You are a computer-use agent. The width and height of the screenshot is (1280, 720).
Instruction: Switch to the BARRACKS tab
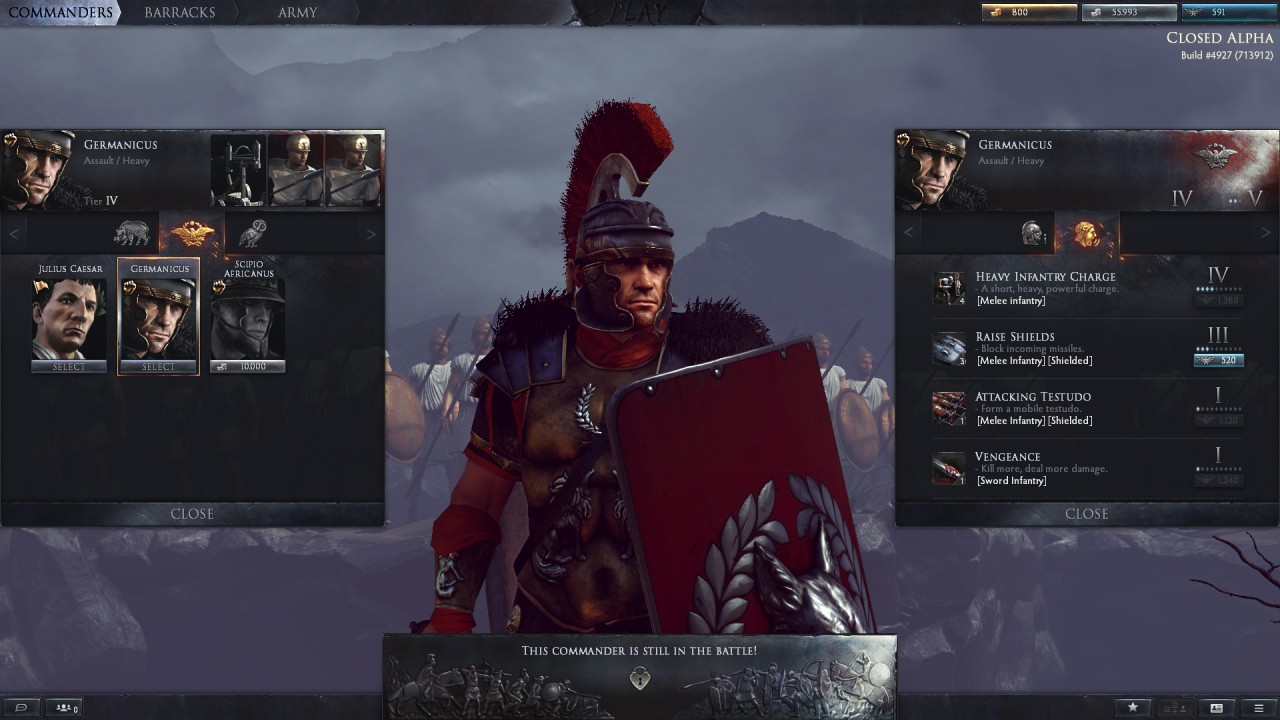(180, 13)
